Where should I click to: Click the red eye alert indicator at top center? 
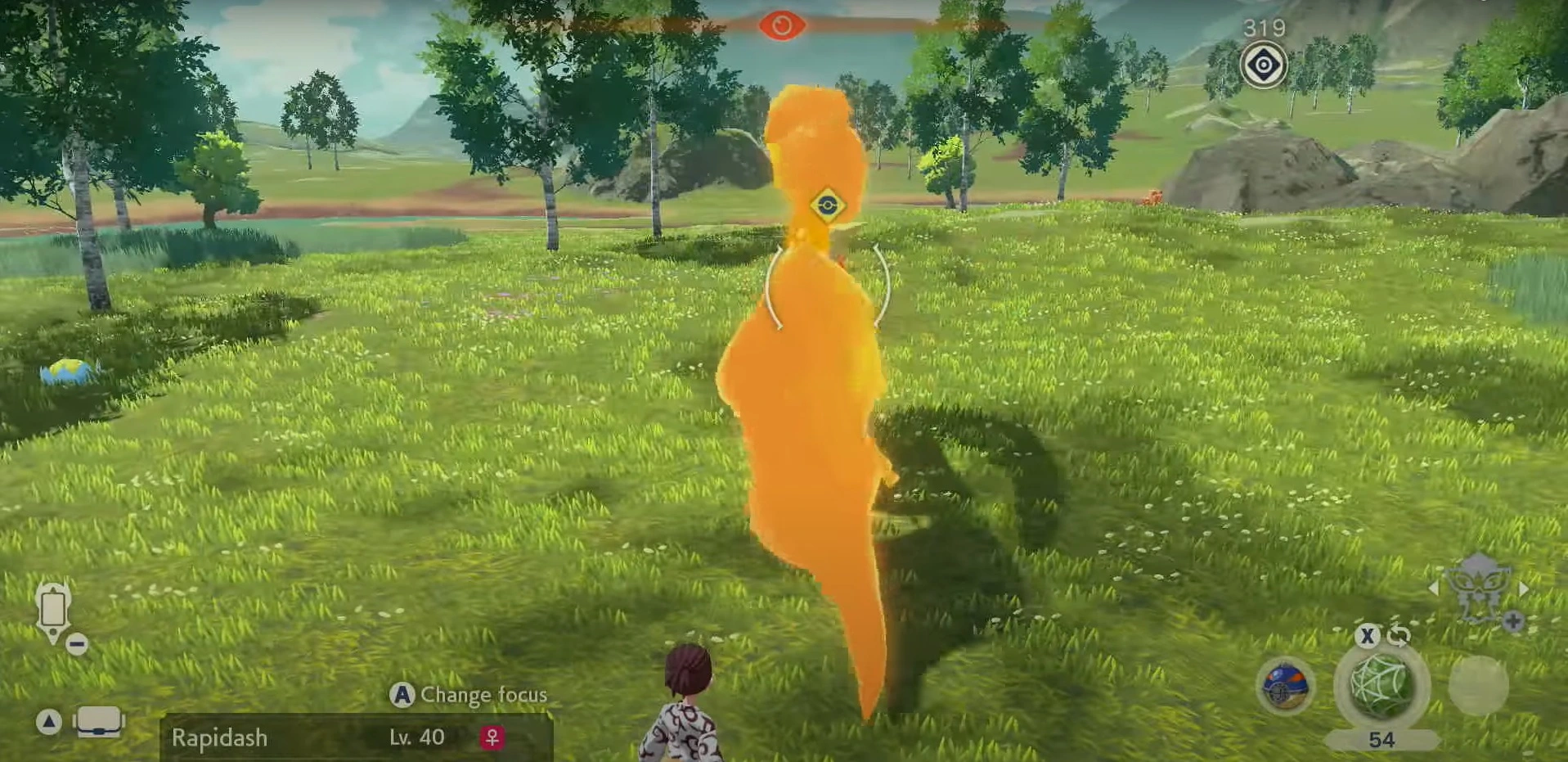point(784,24)
